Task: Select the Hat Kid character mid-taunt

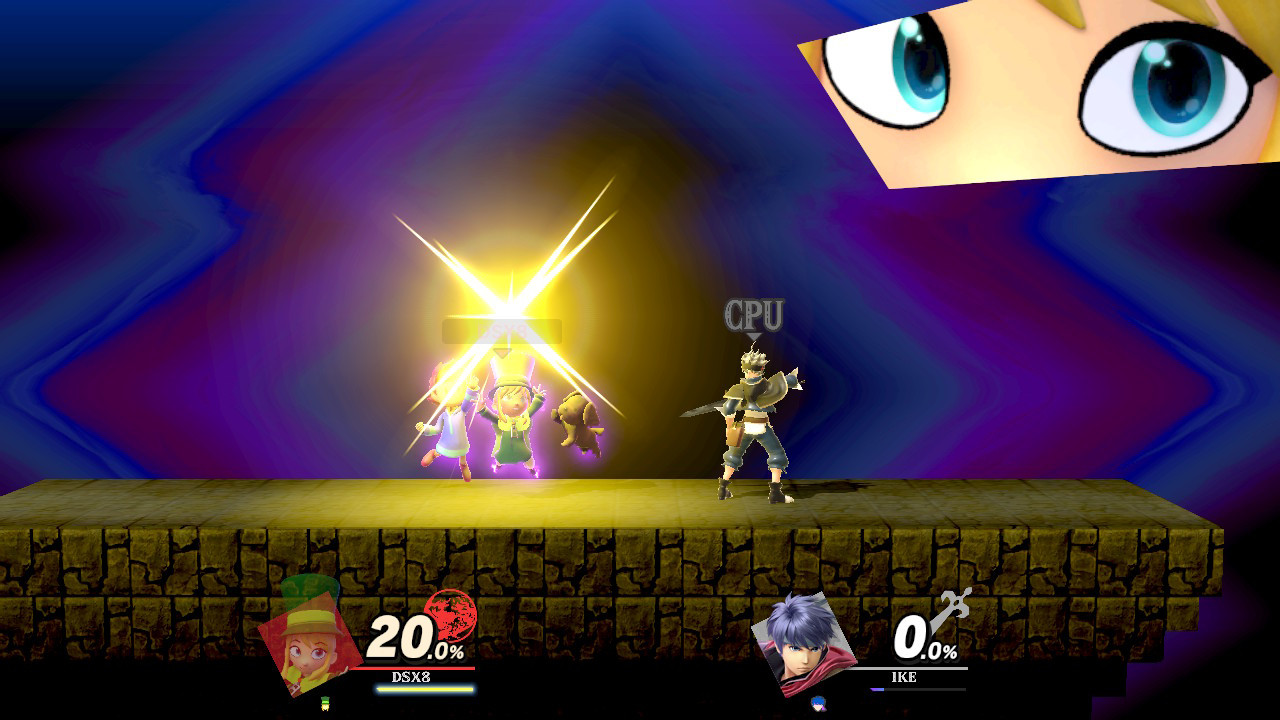Action: point(510,420)
